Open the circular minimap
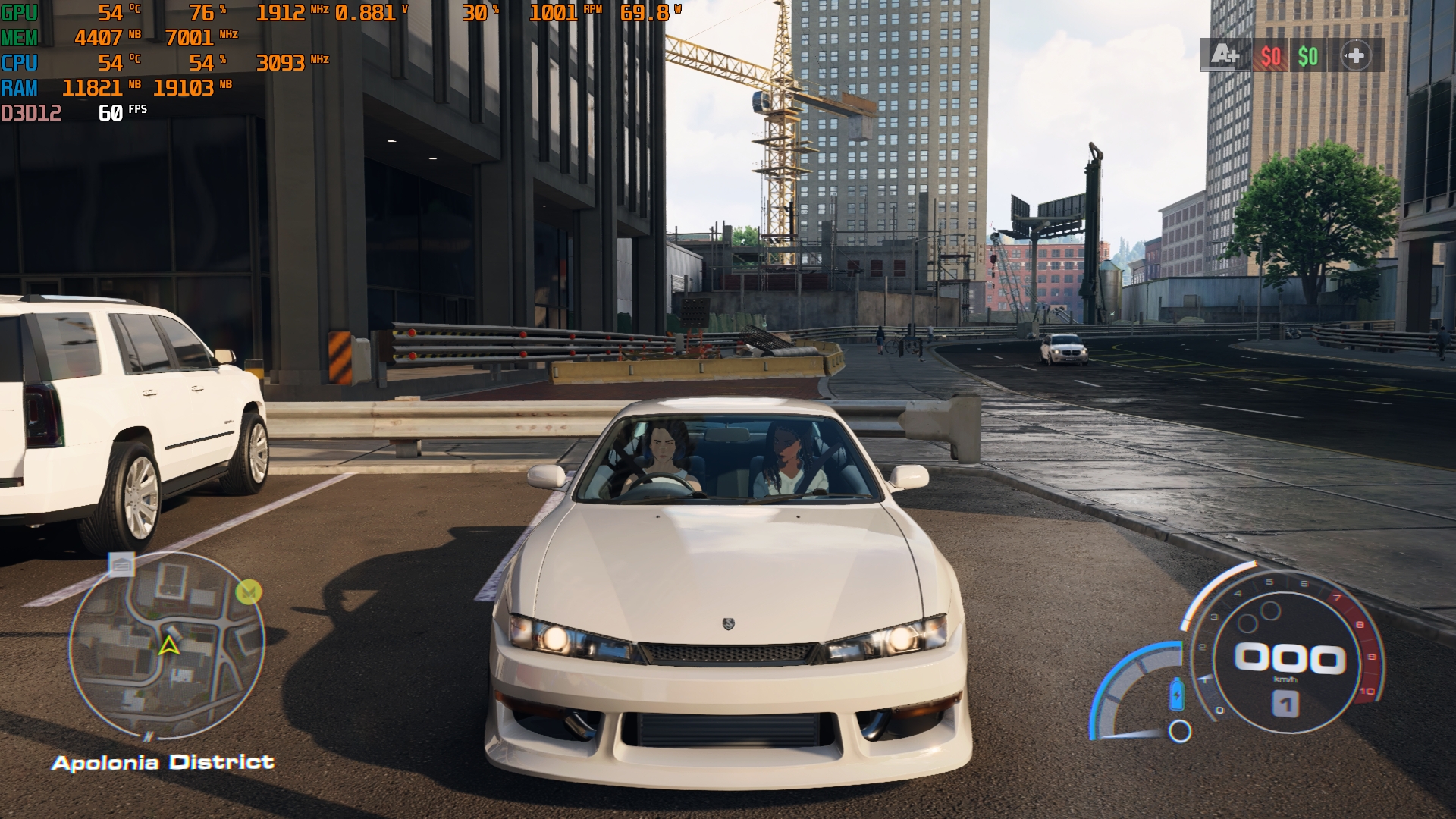This screenshot has height=819, width=1456. pos(167,645)
